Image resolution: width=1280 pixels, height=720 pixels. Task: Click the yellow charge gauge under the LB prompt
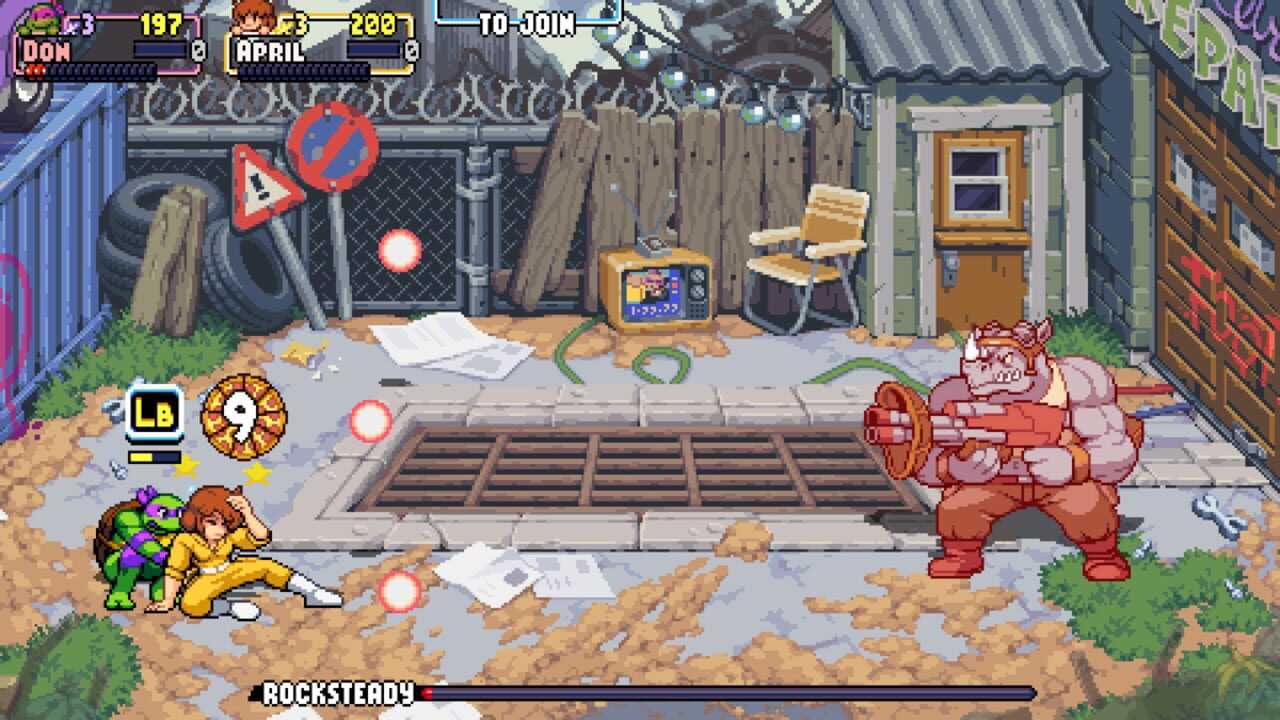coord(155,456)
